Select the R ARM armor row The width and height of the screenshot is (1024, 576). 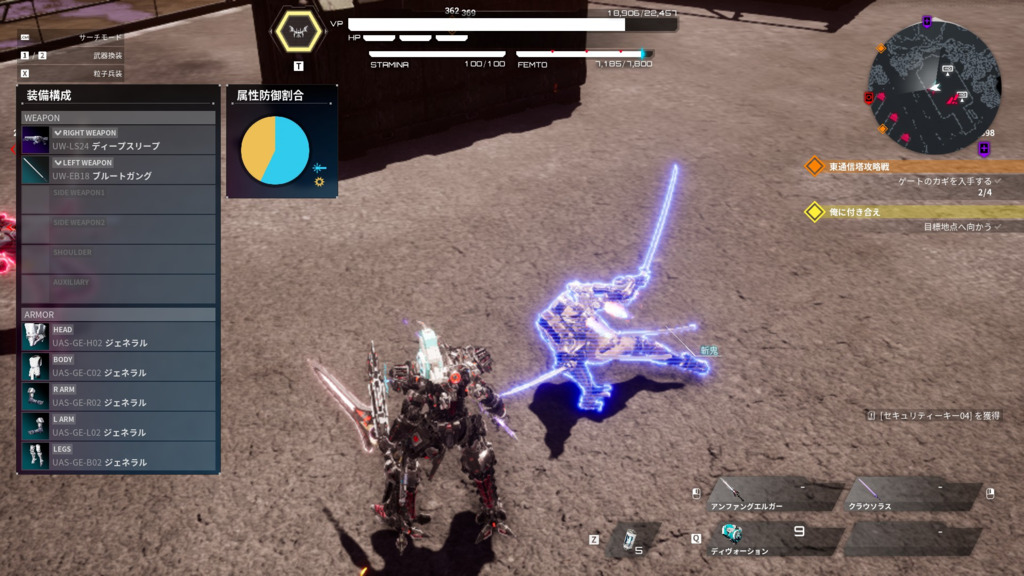tap(118, 397)
